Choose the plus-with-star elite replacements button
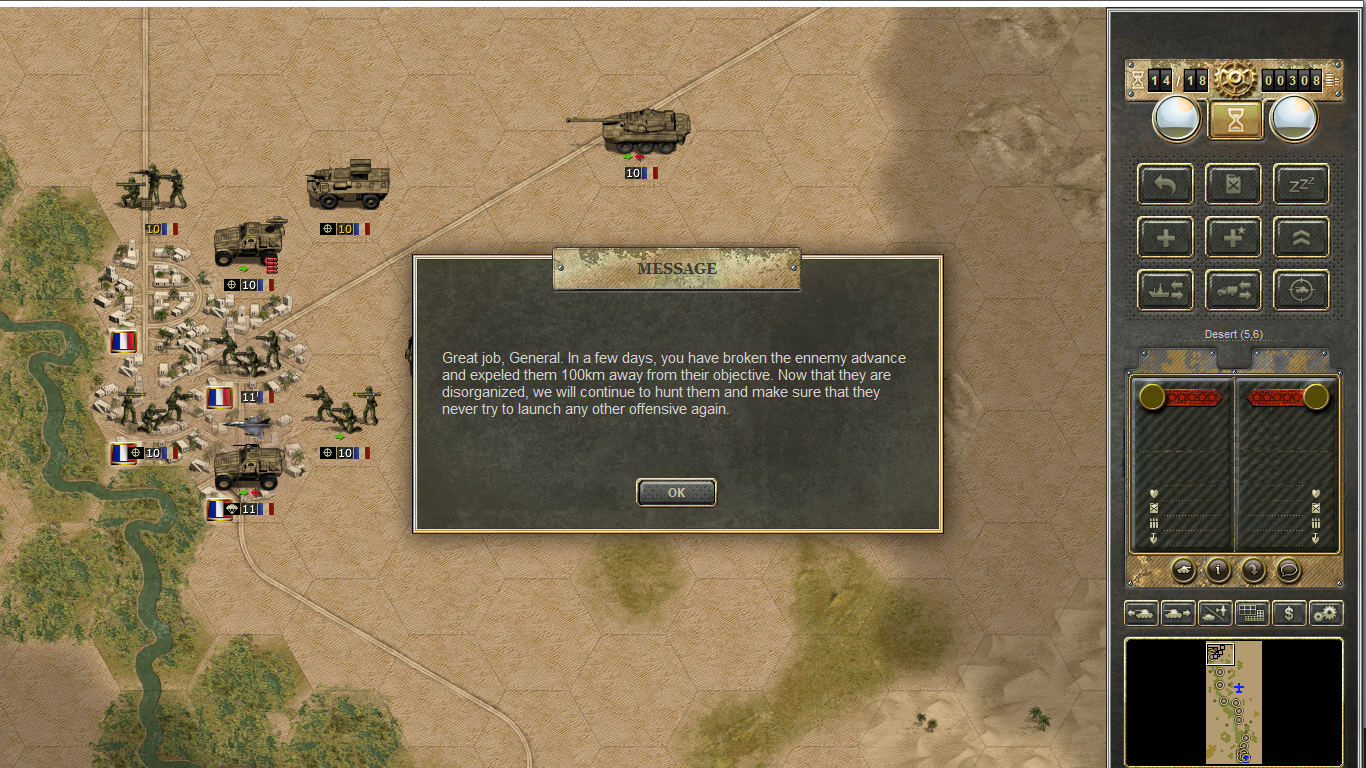Screen dimensions: 1366x768 tap(1233, 237)
